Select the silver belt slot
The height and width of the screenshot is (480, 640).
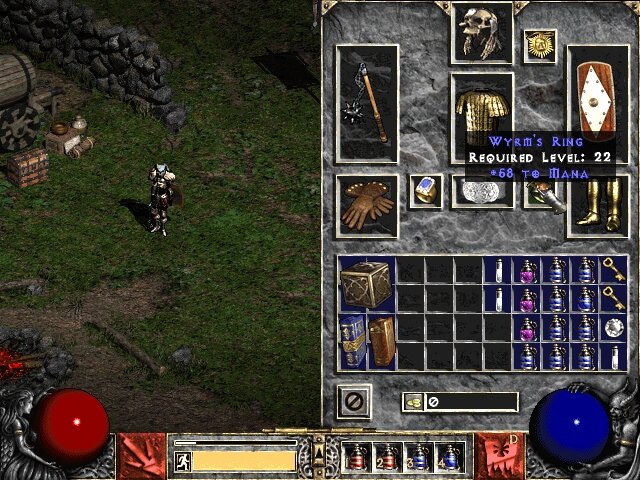[483, 193]
